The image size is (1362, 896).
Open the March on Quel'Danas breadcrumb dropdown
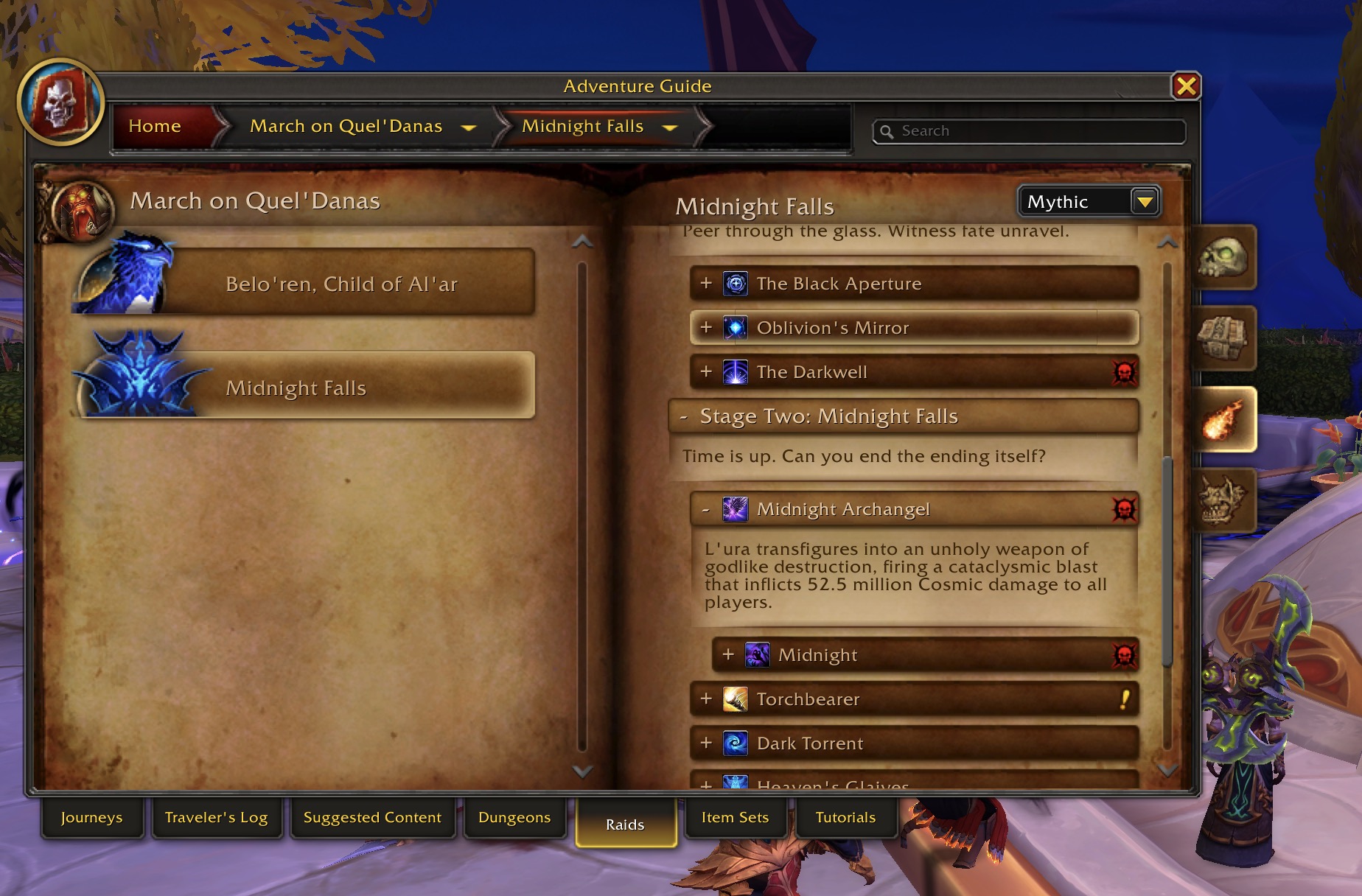pos(469,127)
